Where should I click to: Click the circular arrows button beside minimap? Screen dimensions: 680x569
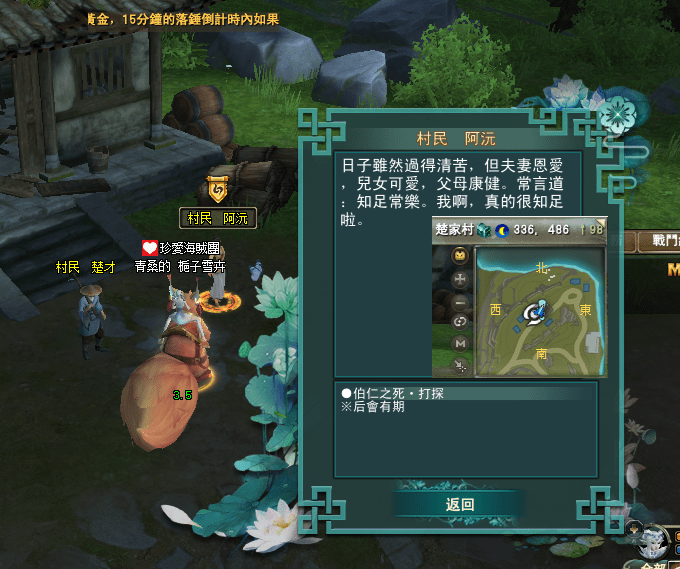[x=460, y=322]
